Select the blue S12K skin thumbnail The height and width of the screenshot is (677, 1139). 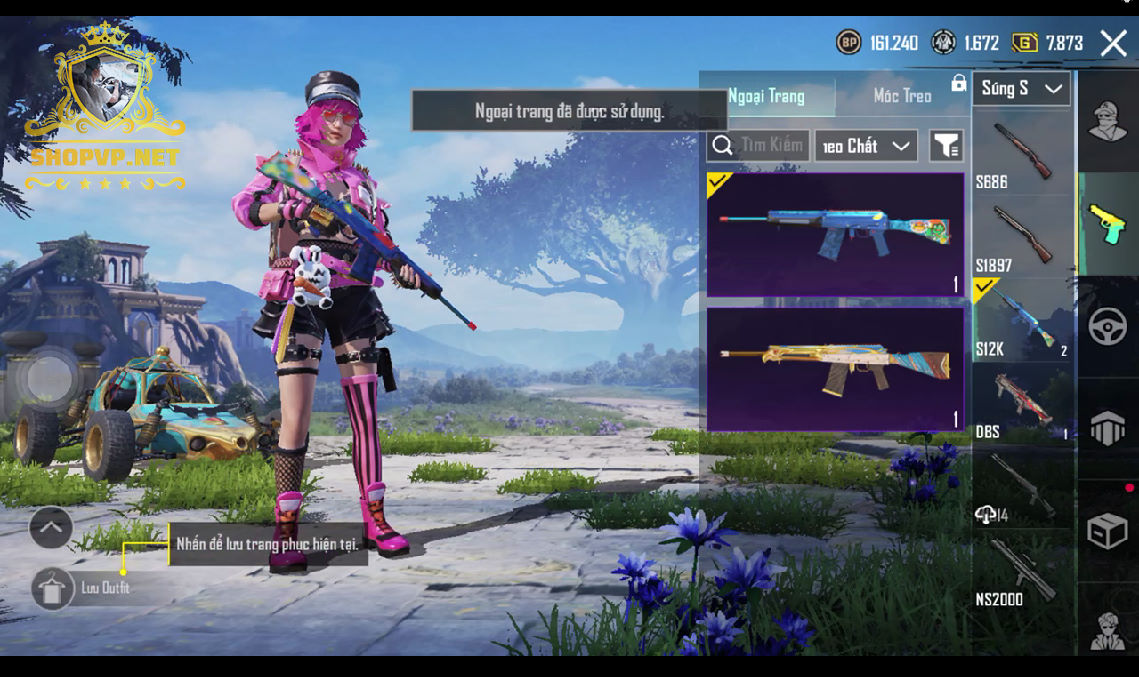pos(835,234)
